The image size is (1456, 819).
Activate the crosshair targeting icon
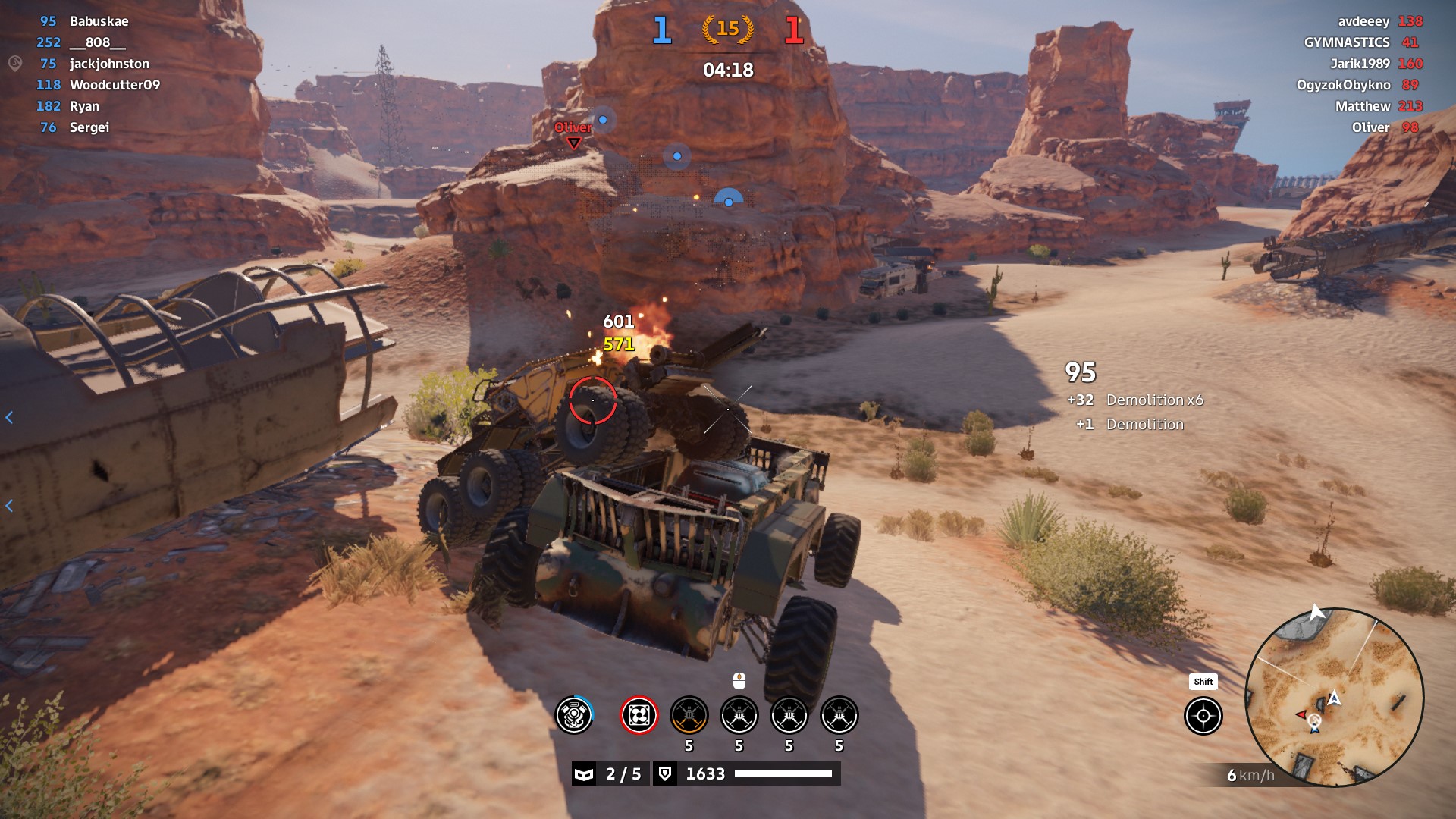point(1203,716)
